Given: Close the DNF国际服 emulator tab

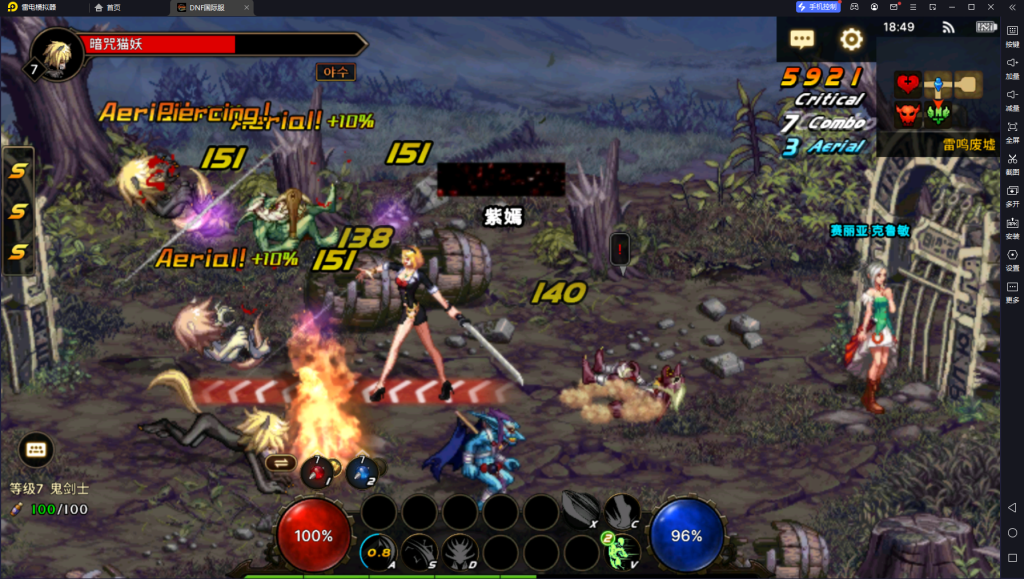Looking at the screenshot, I should [x=246, y=8].
